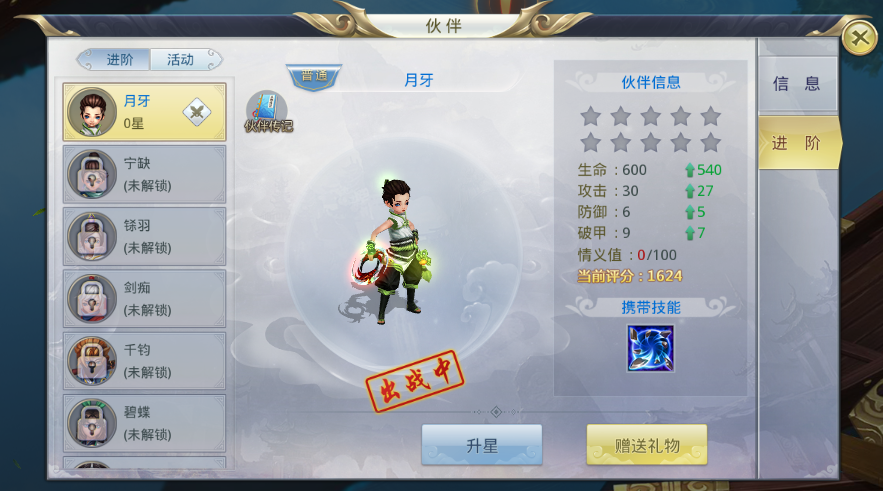Select locked companion 宁缺

(144, 174)
